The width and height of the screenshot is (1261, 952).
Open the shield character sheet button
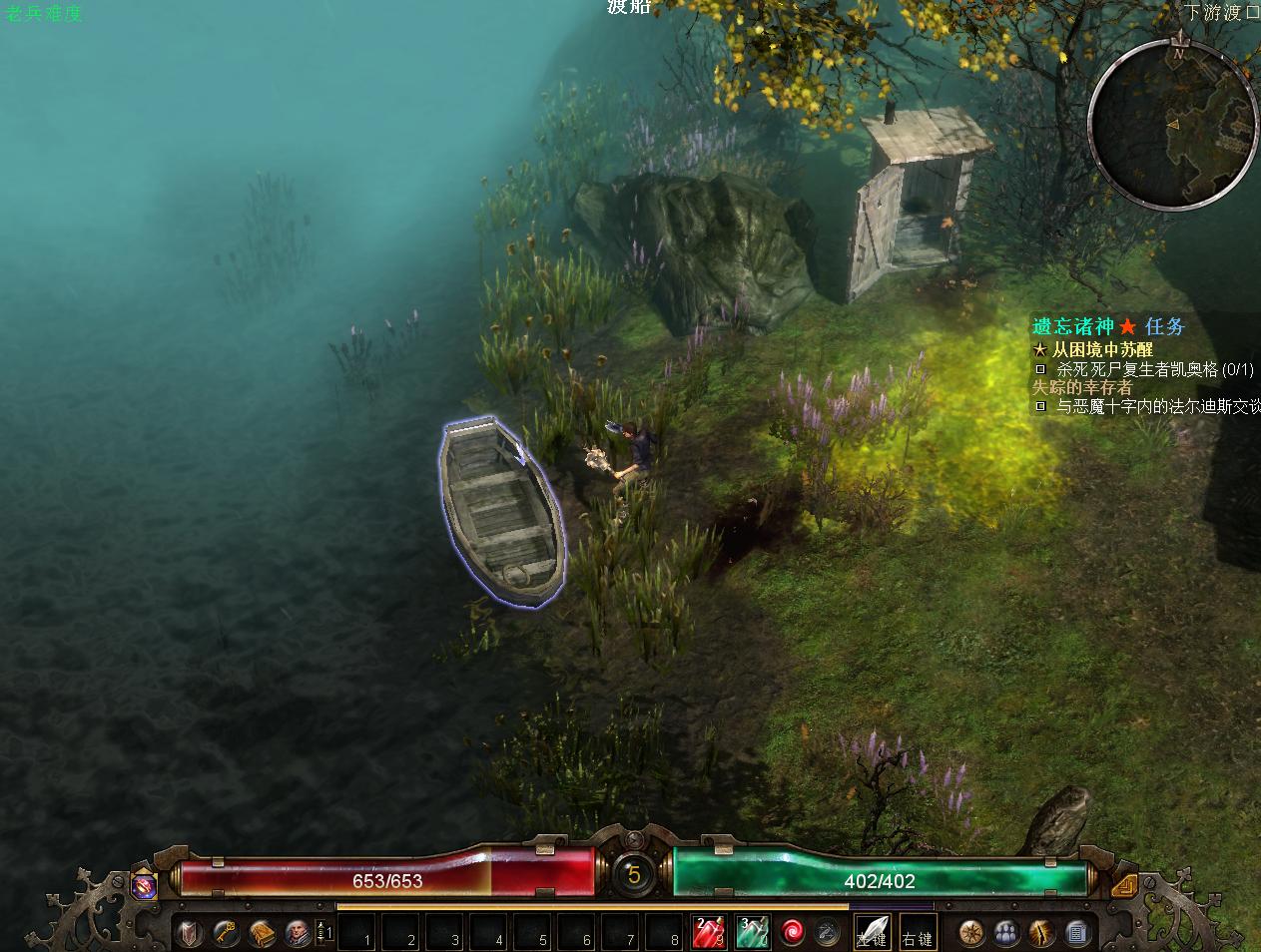pyautogui.click(x=190, y=933)
